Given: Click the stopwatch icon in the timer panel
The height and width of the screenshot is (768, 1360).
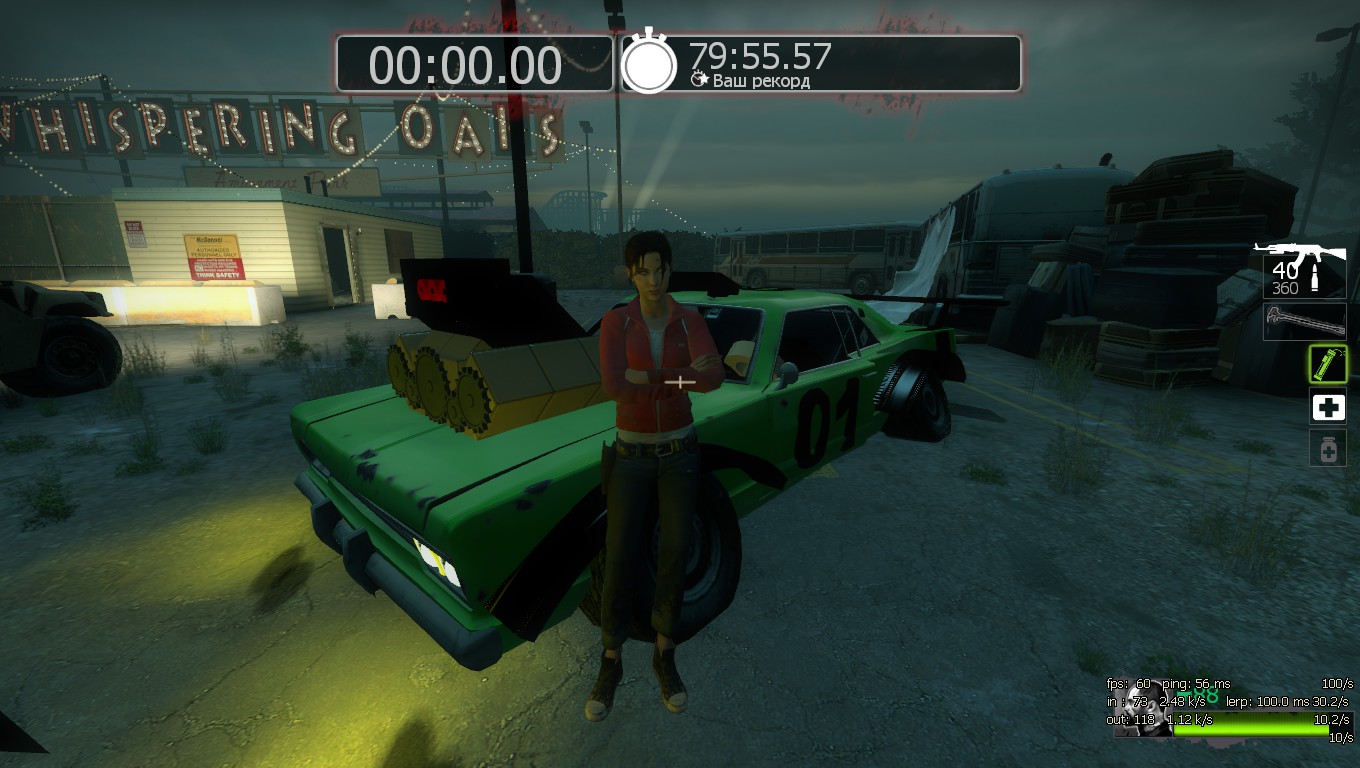Looking at the screenshot, I should 650,62.
